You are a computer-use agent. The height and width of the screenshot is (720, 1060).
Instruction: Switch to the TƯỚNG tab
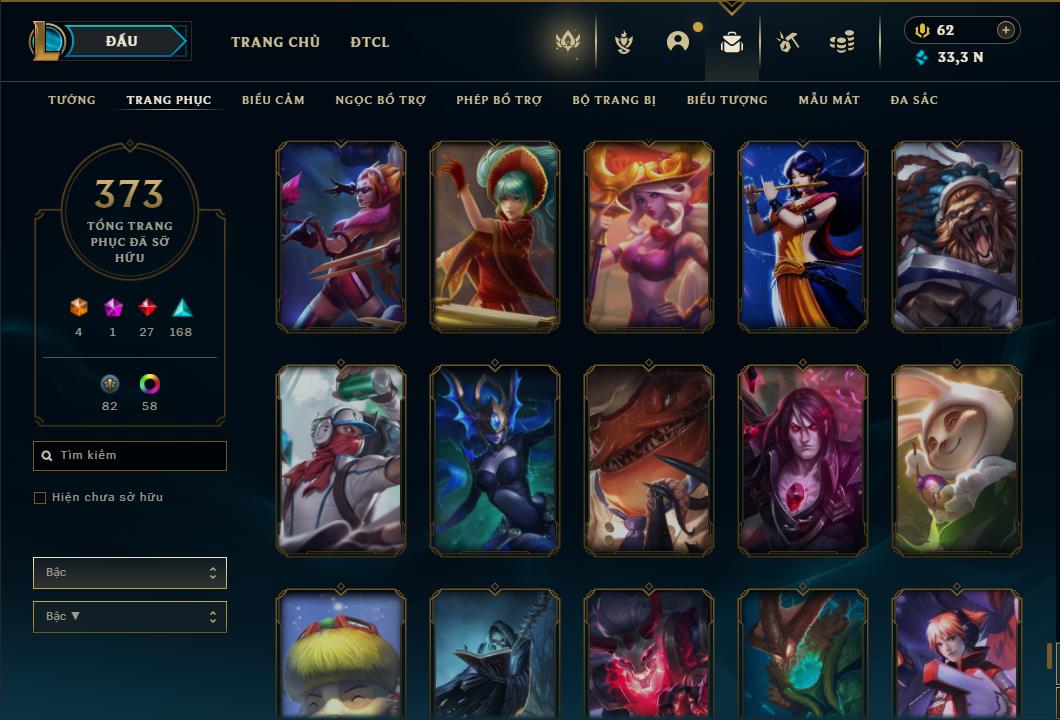pos(72,100)
